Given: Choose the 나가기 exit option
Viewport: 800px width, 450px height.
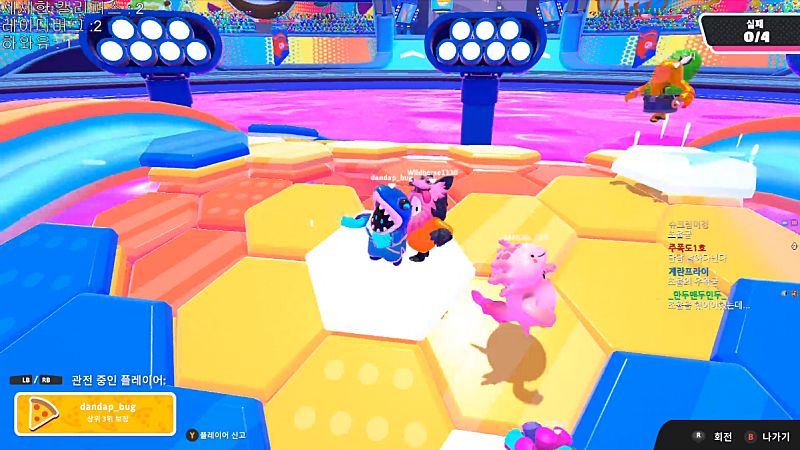Looking at the screenshot, I should pyautogui.click(x=766, y=437).
